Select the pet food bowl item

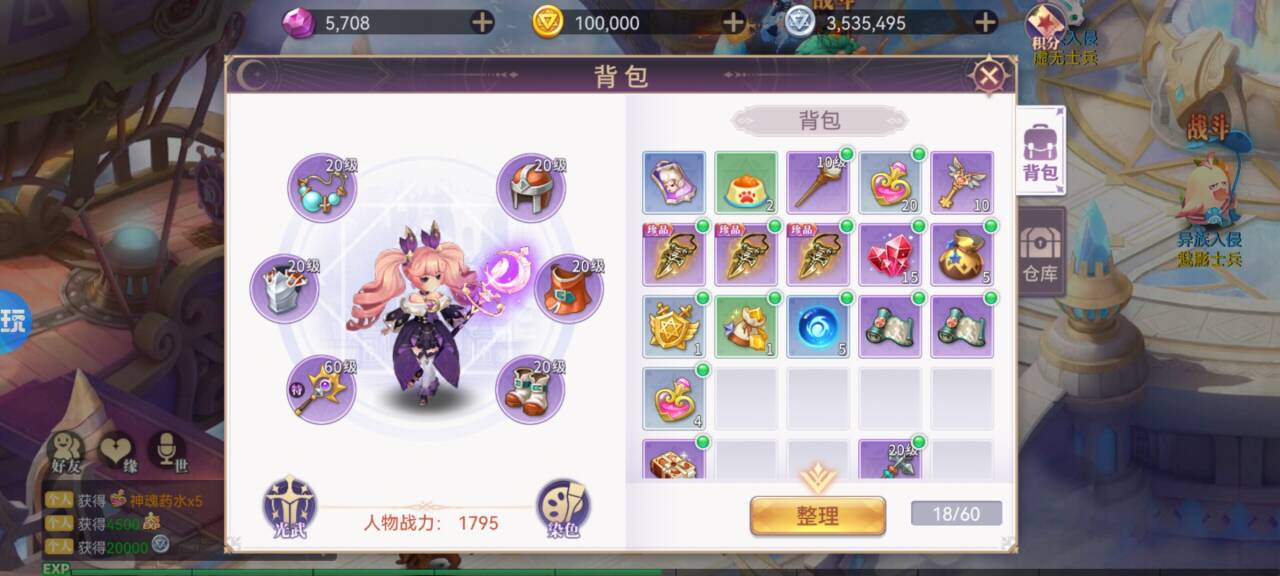pos(746,183)
